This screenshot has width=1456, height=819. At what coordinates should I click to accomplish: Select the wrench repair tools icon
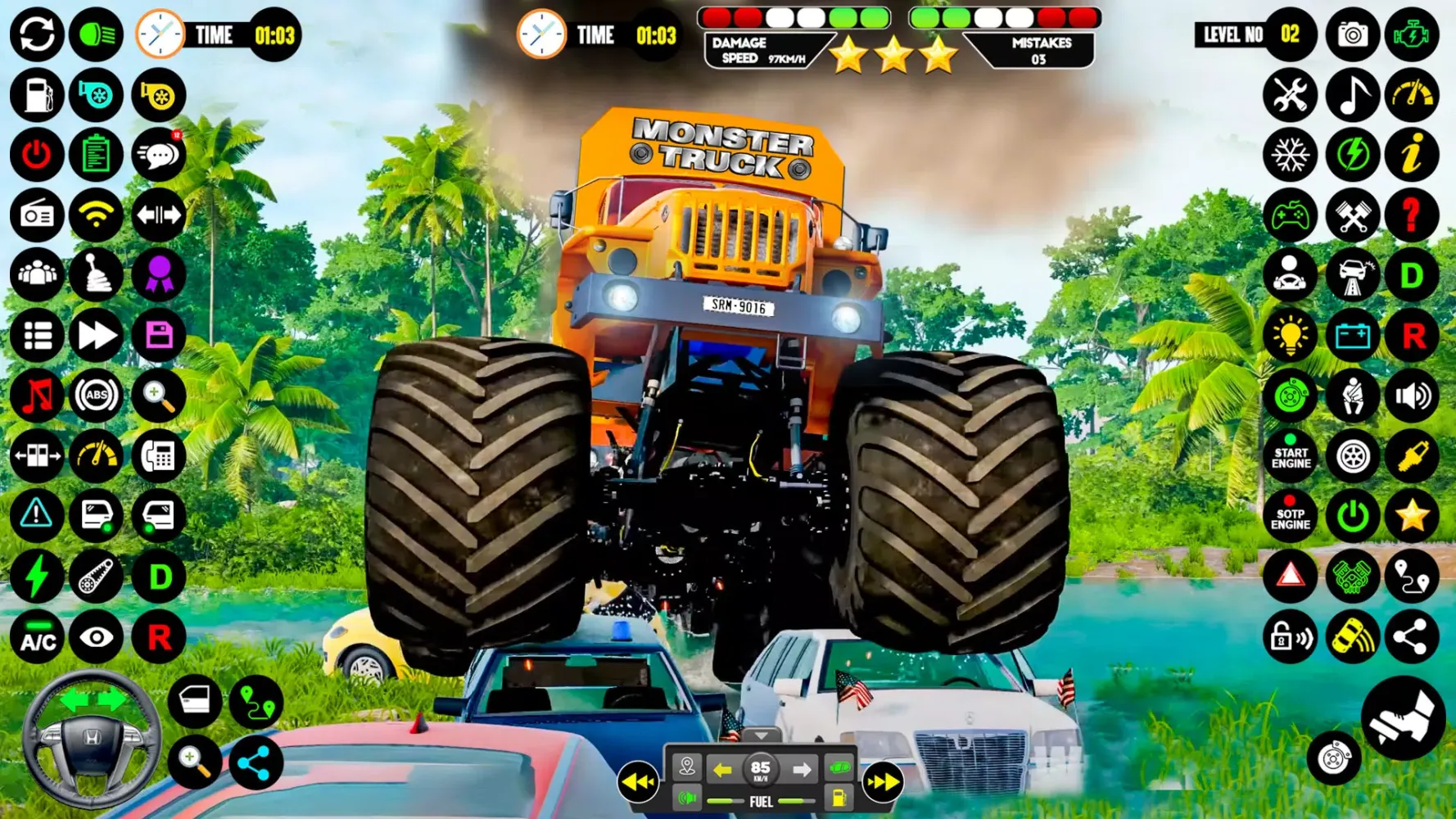point(1290,95)
